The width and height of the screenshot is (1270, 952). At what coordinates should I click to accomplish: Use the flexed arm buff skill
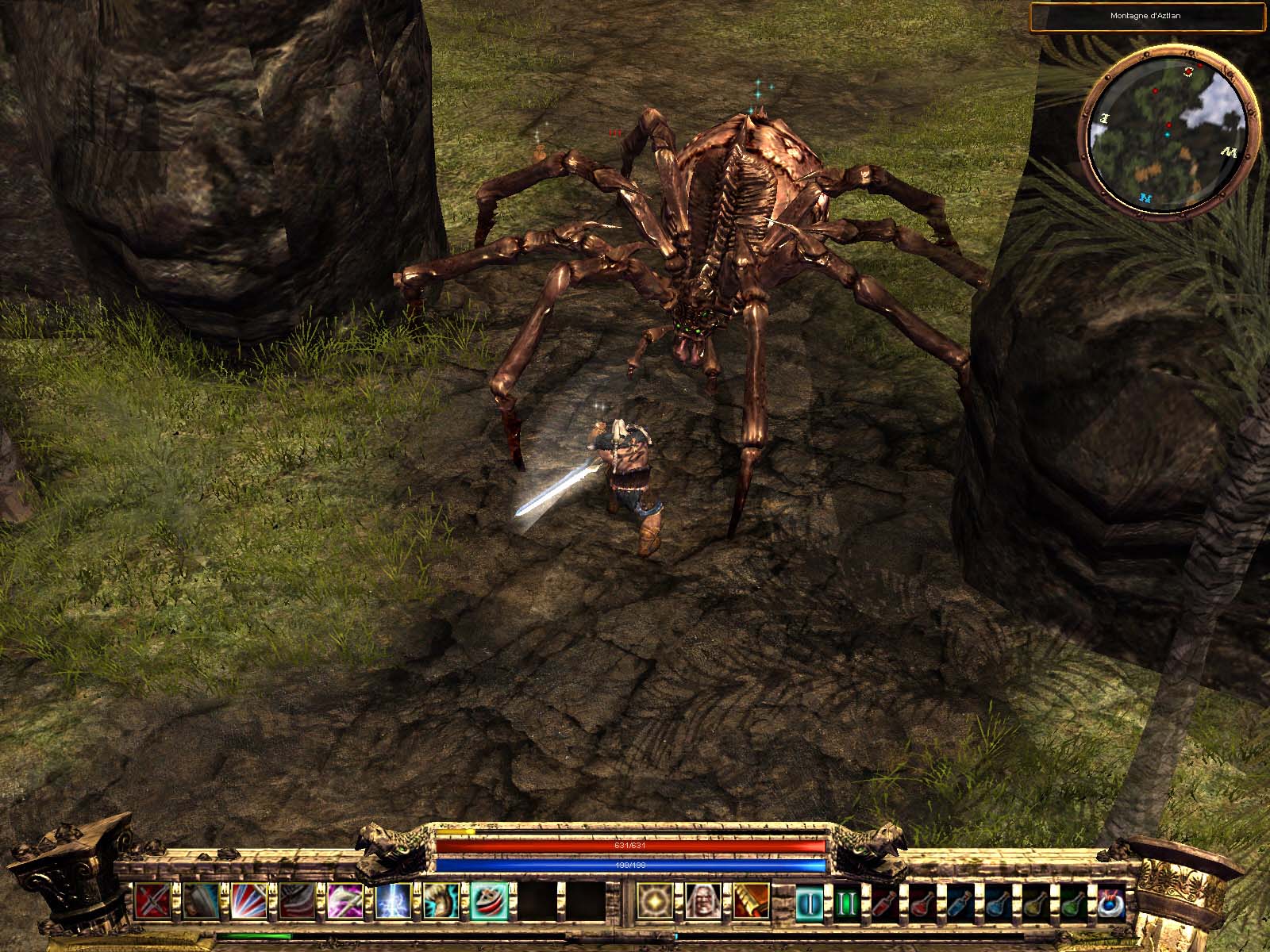click(439, 900)
